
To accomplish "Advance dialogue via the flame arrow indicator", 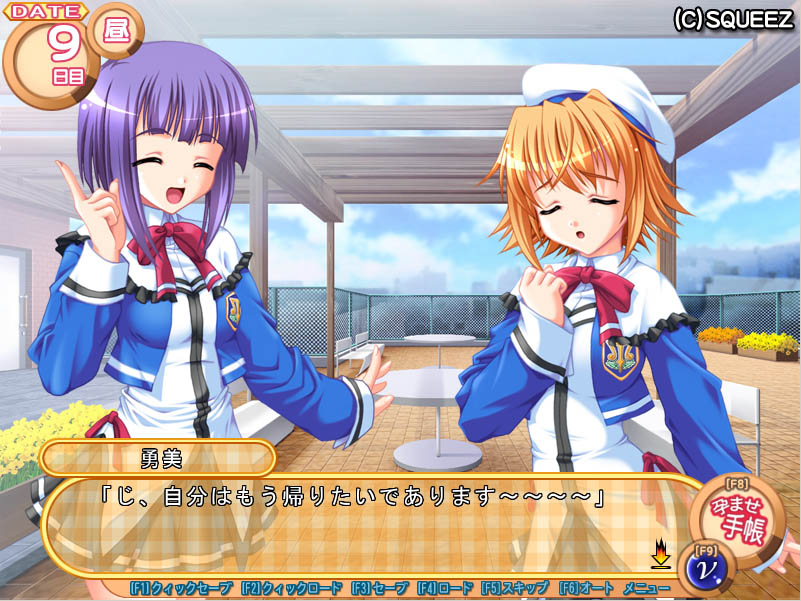I will (660, 553).
